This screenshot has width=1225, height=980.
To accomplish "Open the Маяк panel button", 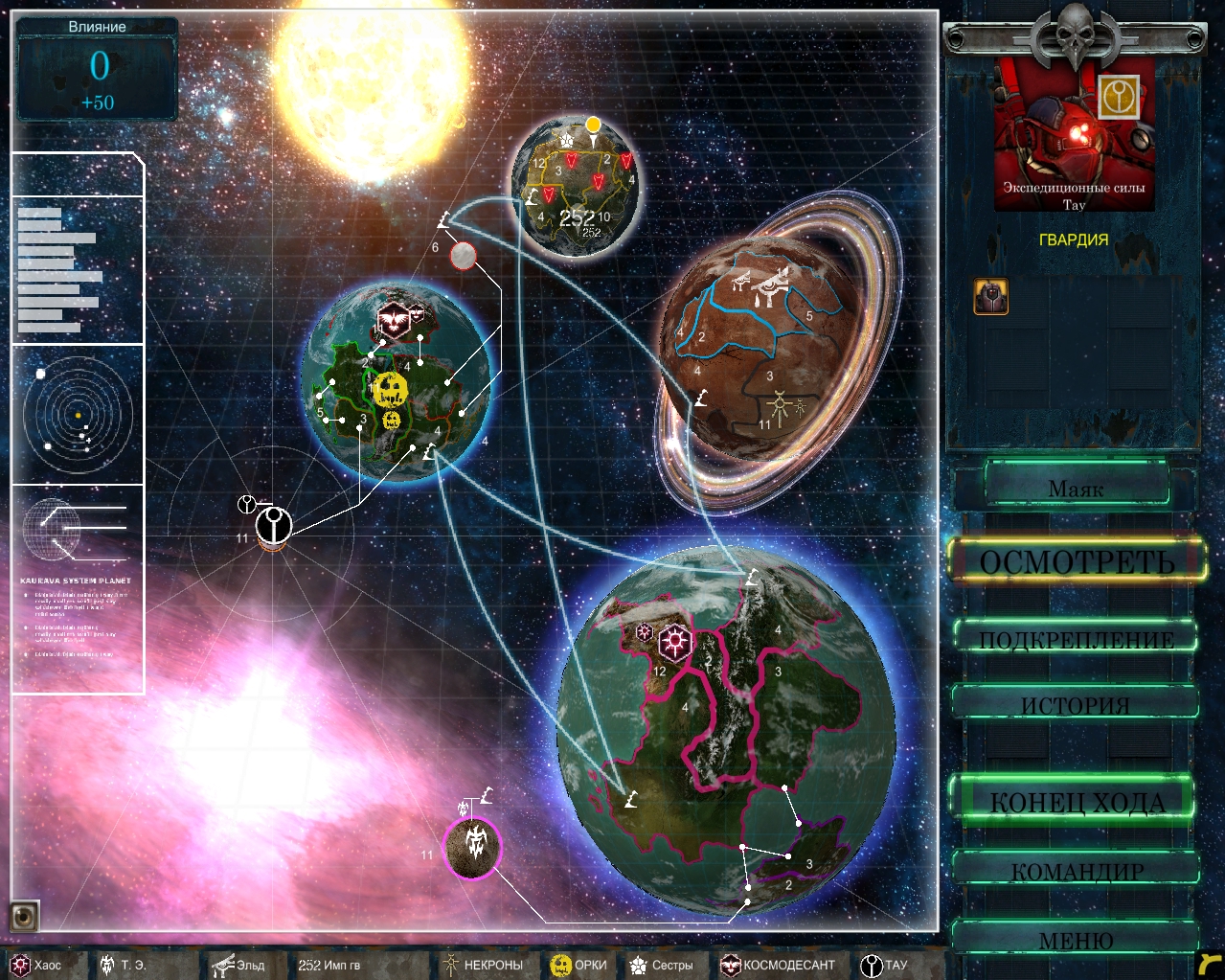I will (x=1075, y=488).
